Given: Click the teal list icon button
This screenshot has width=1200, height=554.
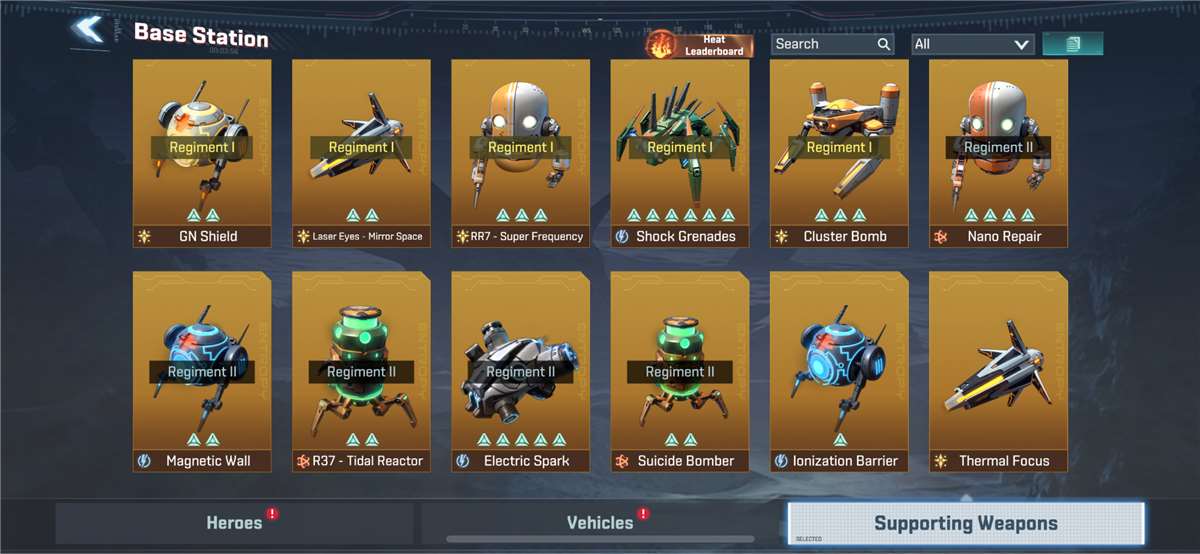Looking at the screenshot, I should click(1072, 44).
